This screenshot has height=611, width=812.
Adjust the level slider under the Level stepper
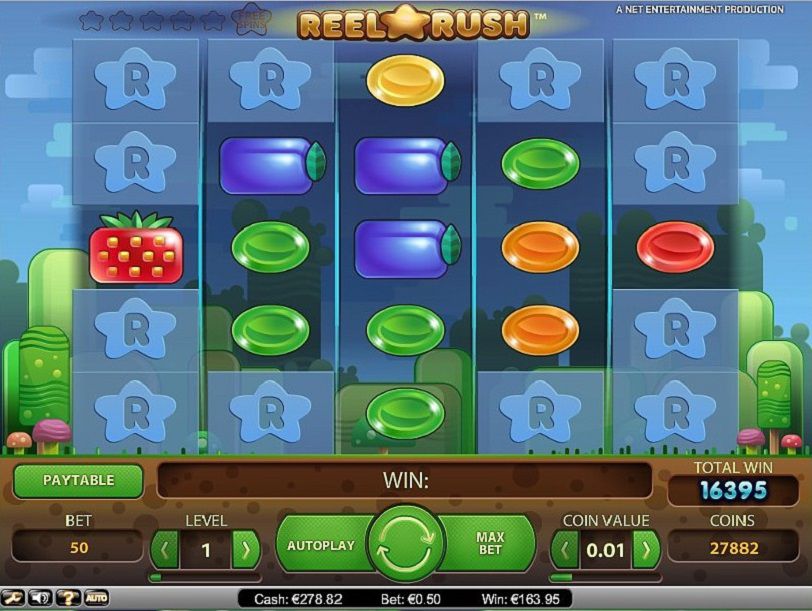click(x=205, y=577)
